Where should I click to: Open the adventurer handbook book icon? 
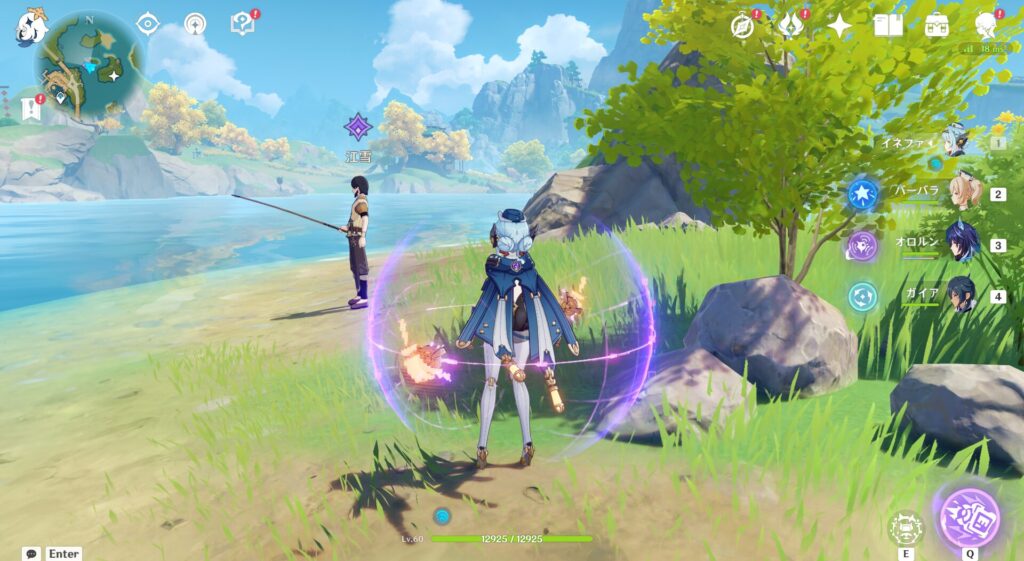pos(888,25)
